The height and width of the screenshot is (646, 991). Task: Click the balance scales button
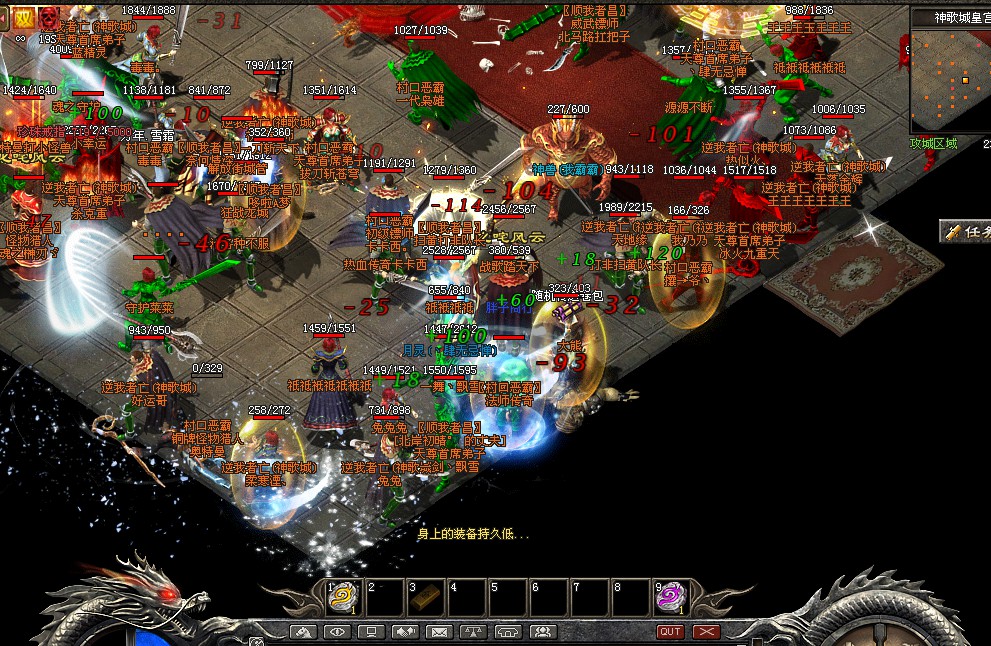click(x=473, y=632)
